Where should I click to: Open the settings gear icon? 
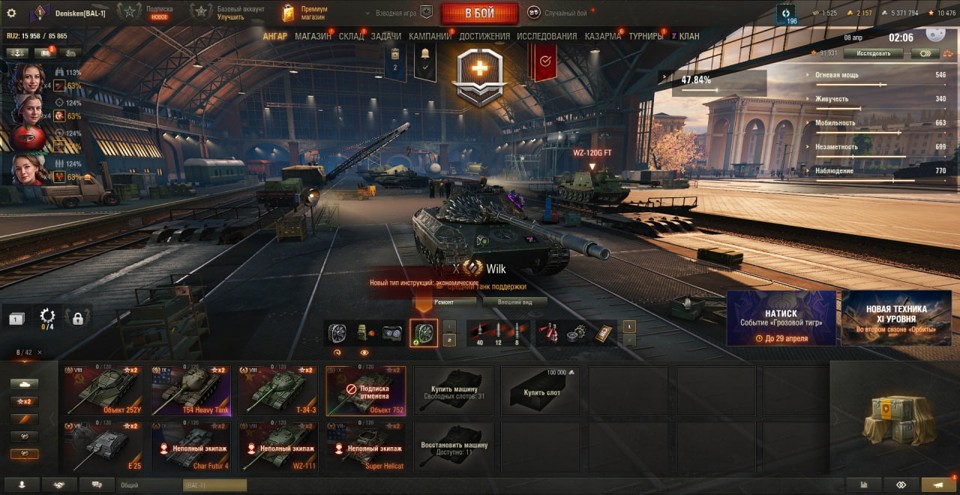point(11,13)
